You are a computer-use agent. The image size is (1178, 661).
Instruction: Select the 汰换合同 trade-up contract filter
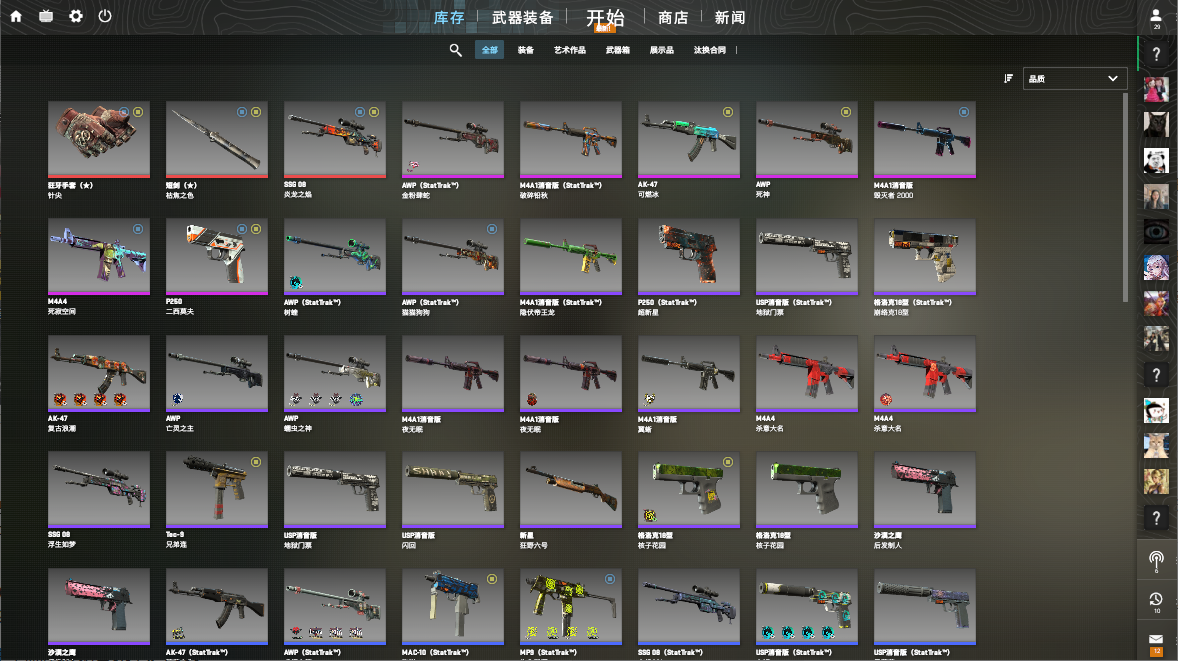(709, 50)
